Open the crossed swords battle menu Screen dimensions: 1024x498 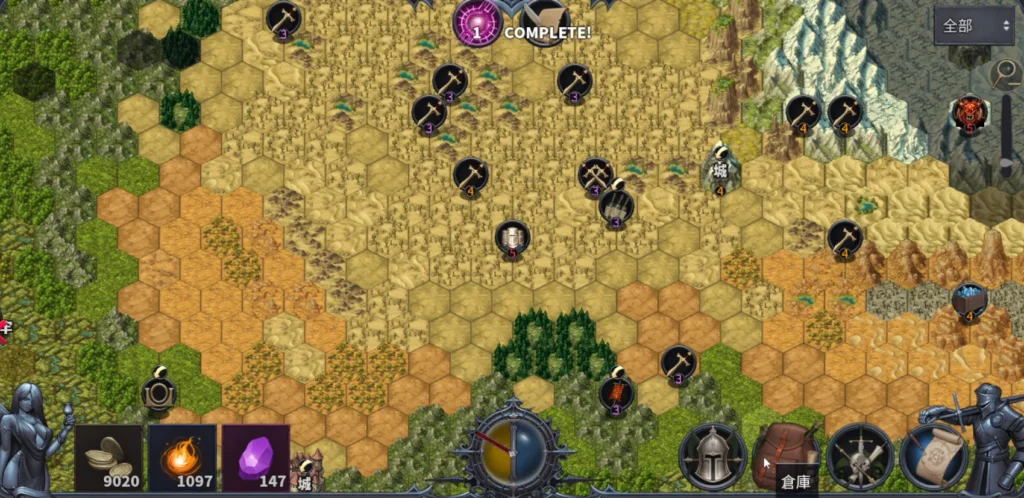(860, 457)
